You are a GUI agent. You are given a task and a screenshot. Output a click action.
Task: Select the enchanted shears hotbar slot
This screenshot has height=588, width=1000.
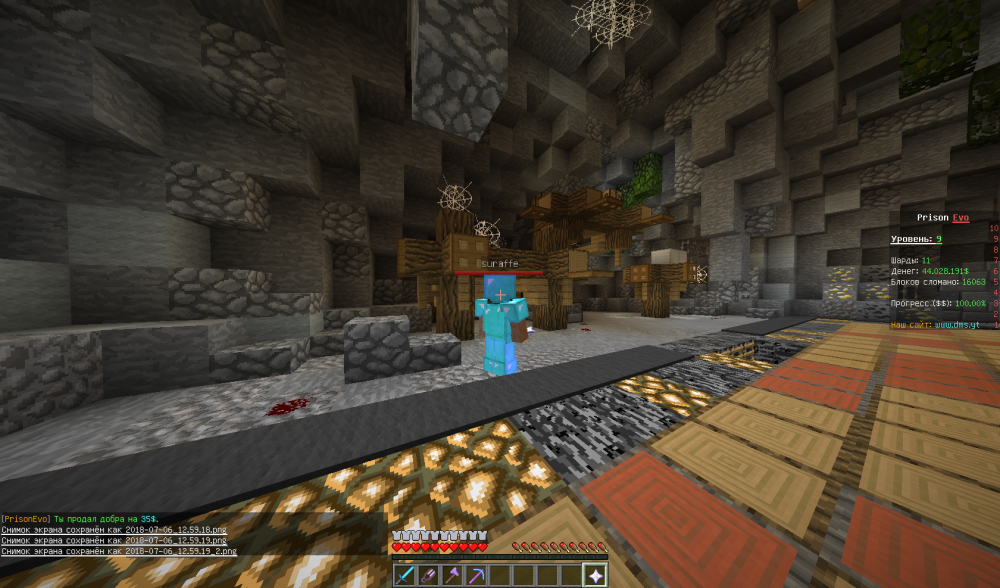pyautogui.click(x=426, y=575)
